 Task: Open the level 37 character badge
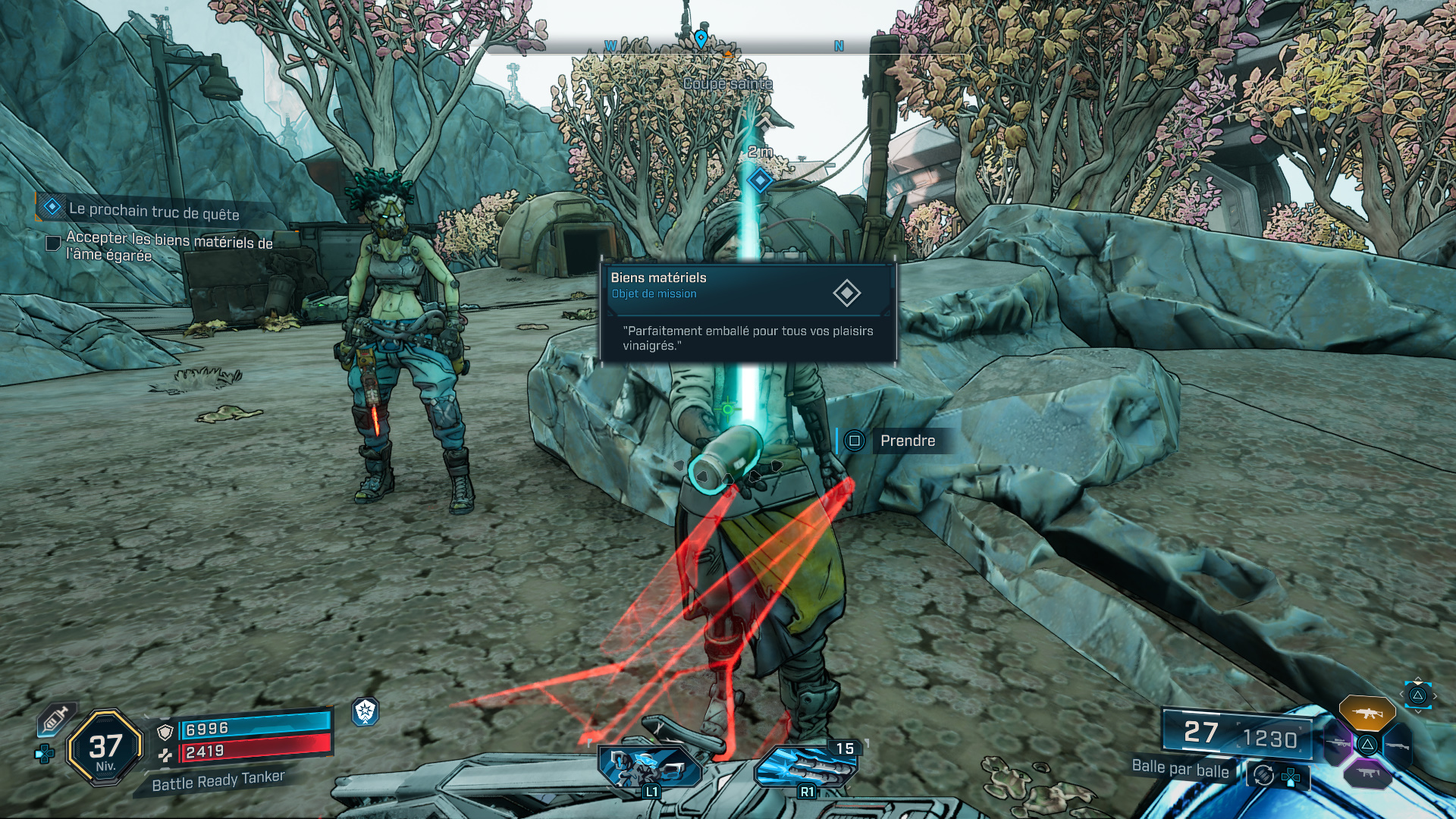tap(105, 748)
